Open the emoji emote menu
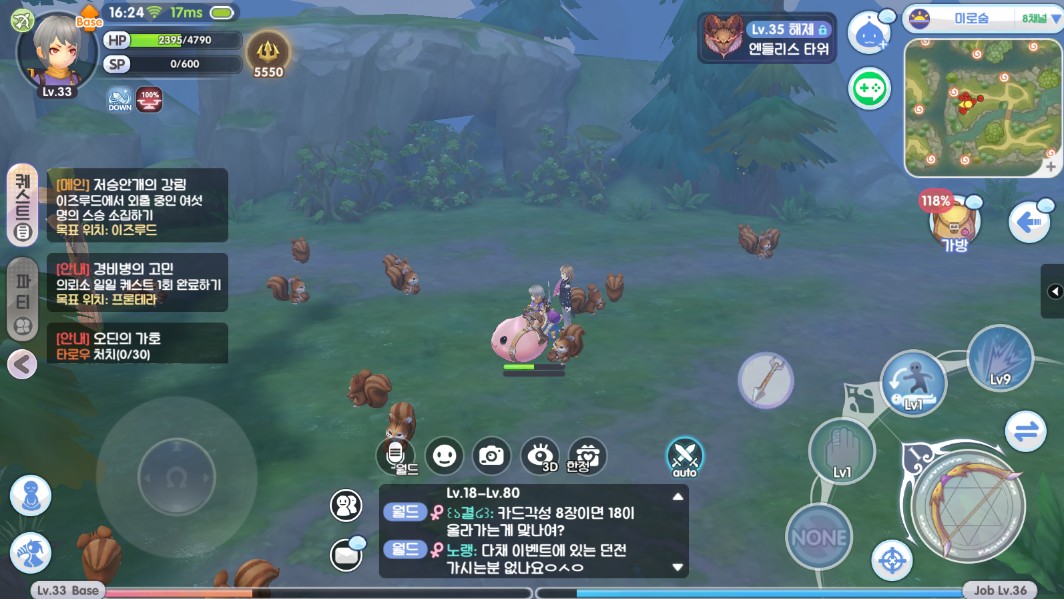Viewport: 1064px width, 599px height. click(444, 456)
